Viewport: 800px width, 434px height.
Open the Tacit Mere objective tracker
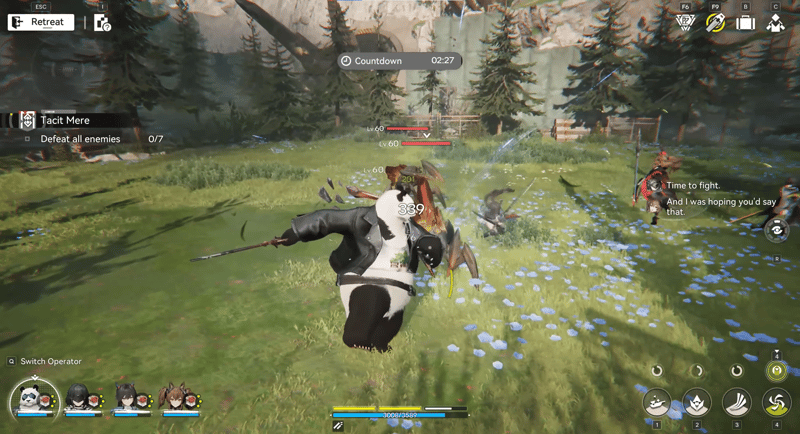[65, 120]
